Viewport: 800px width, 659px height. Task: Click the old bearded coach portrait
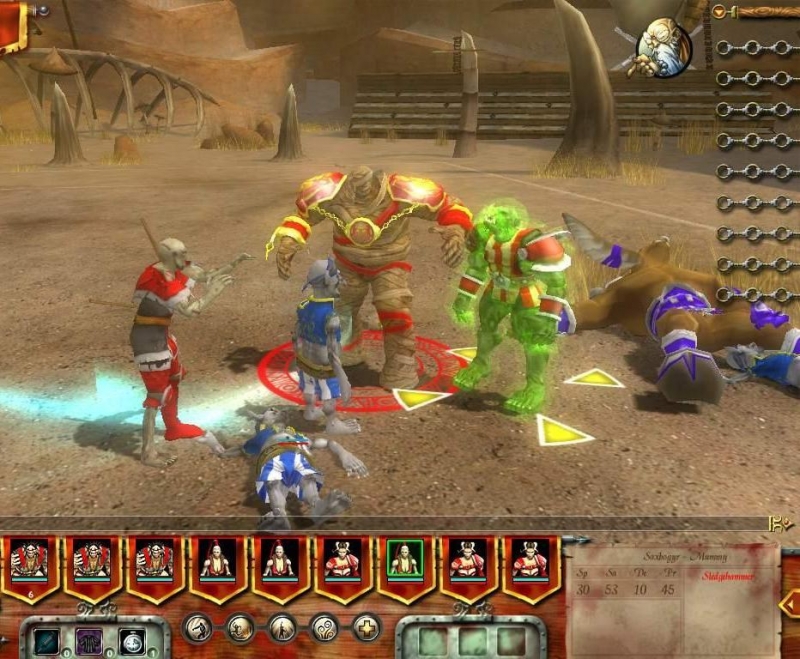[664, 46]
